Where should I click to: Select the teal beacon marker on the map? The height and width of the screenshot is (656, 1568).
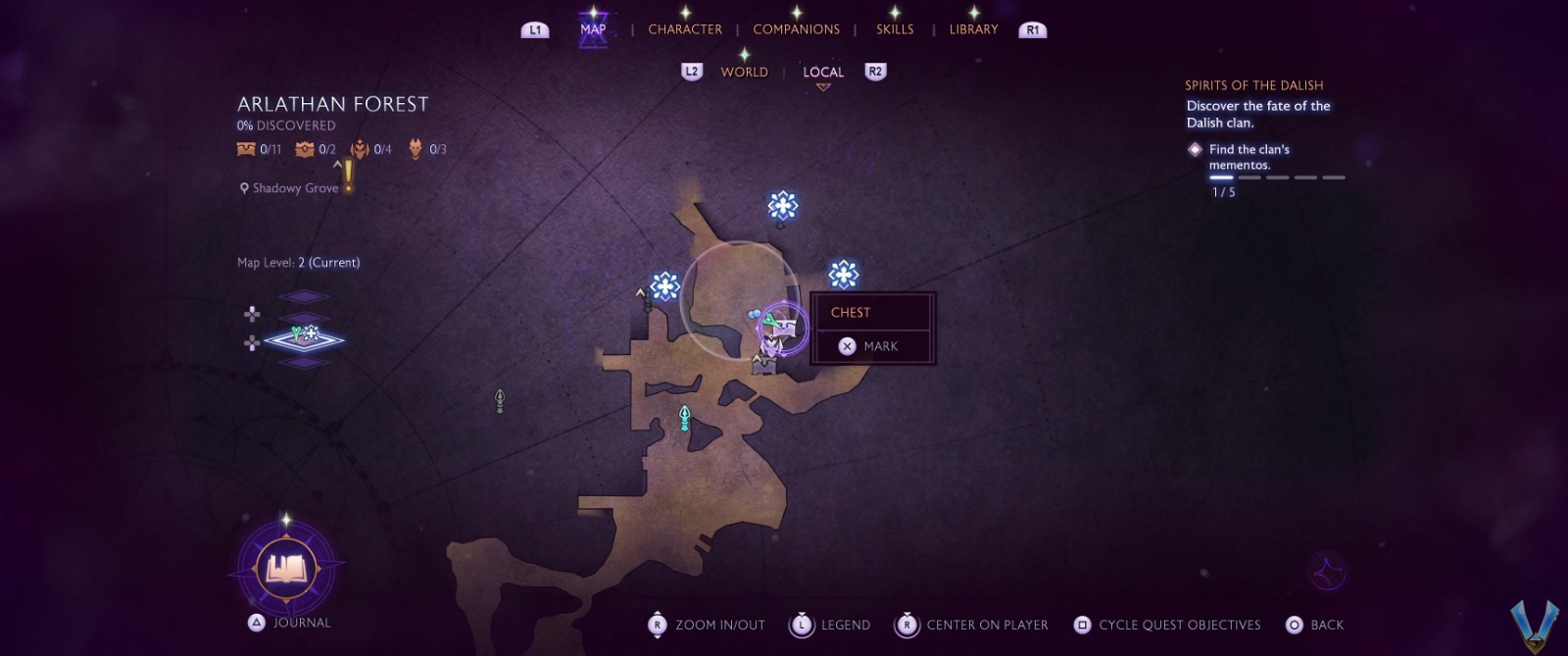(685, 419)
